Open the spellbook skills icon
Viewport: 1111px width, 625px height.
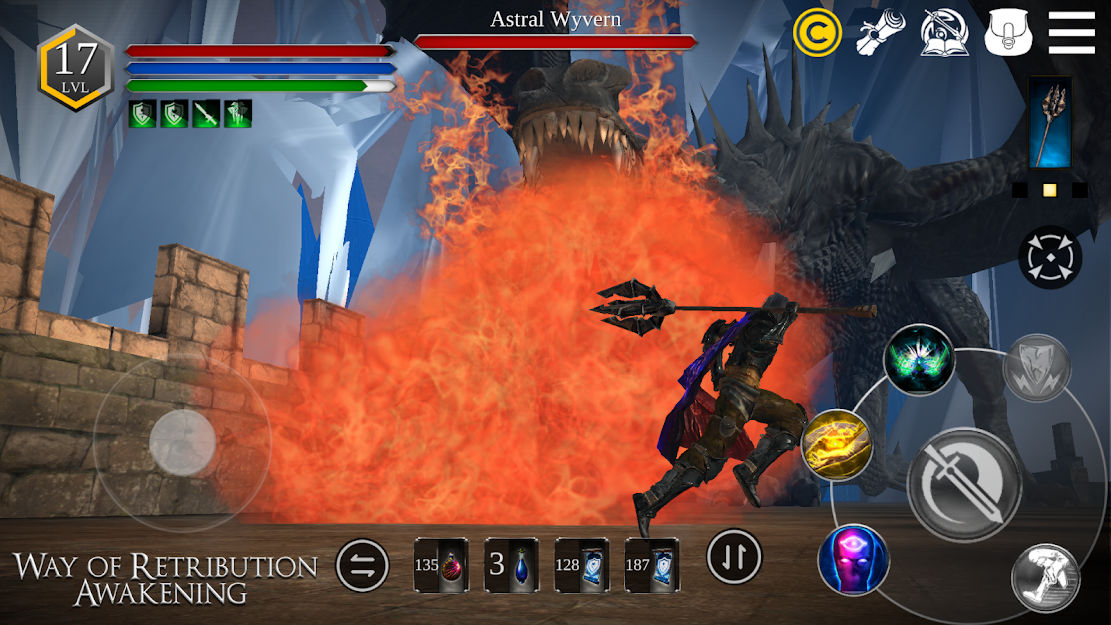tap(944, 33)
